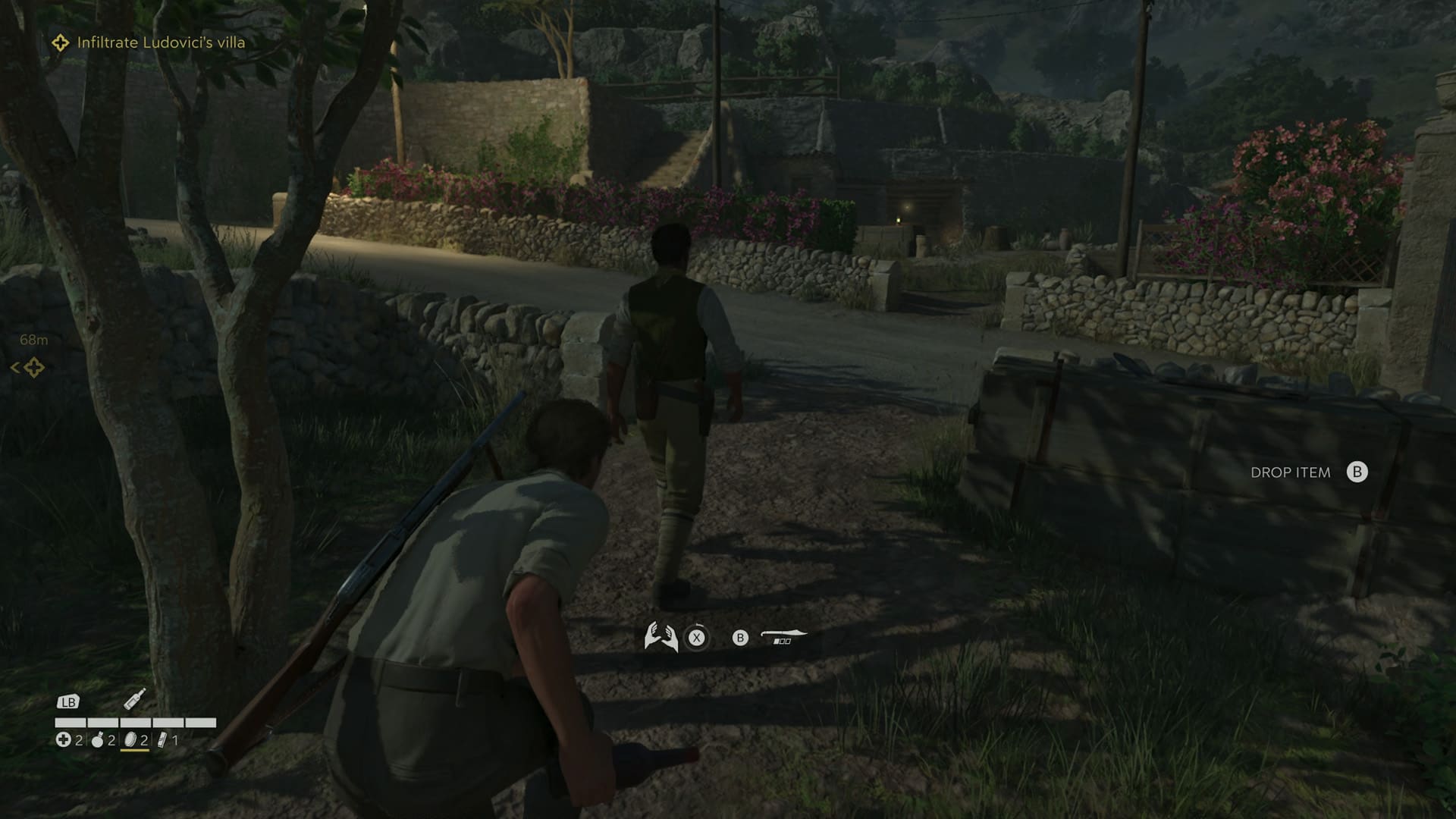Click the yellow underline under the stone item
The width and height of the screenshot is (1456, 819).
(135, 751)
